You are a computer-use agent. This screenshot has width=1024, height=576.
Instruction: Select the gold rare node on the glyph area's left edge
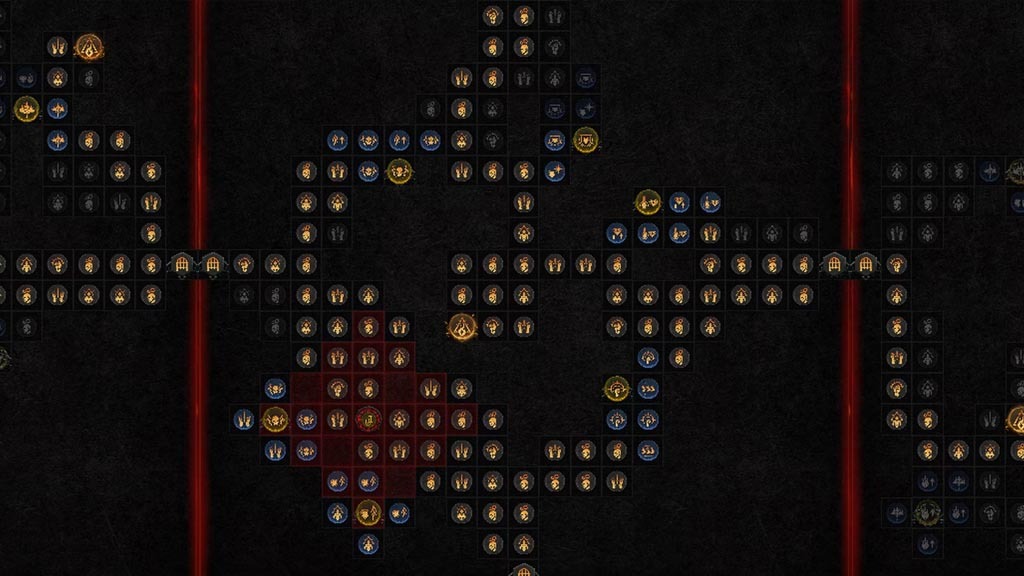[x=274, y=419]
